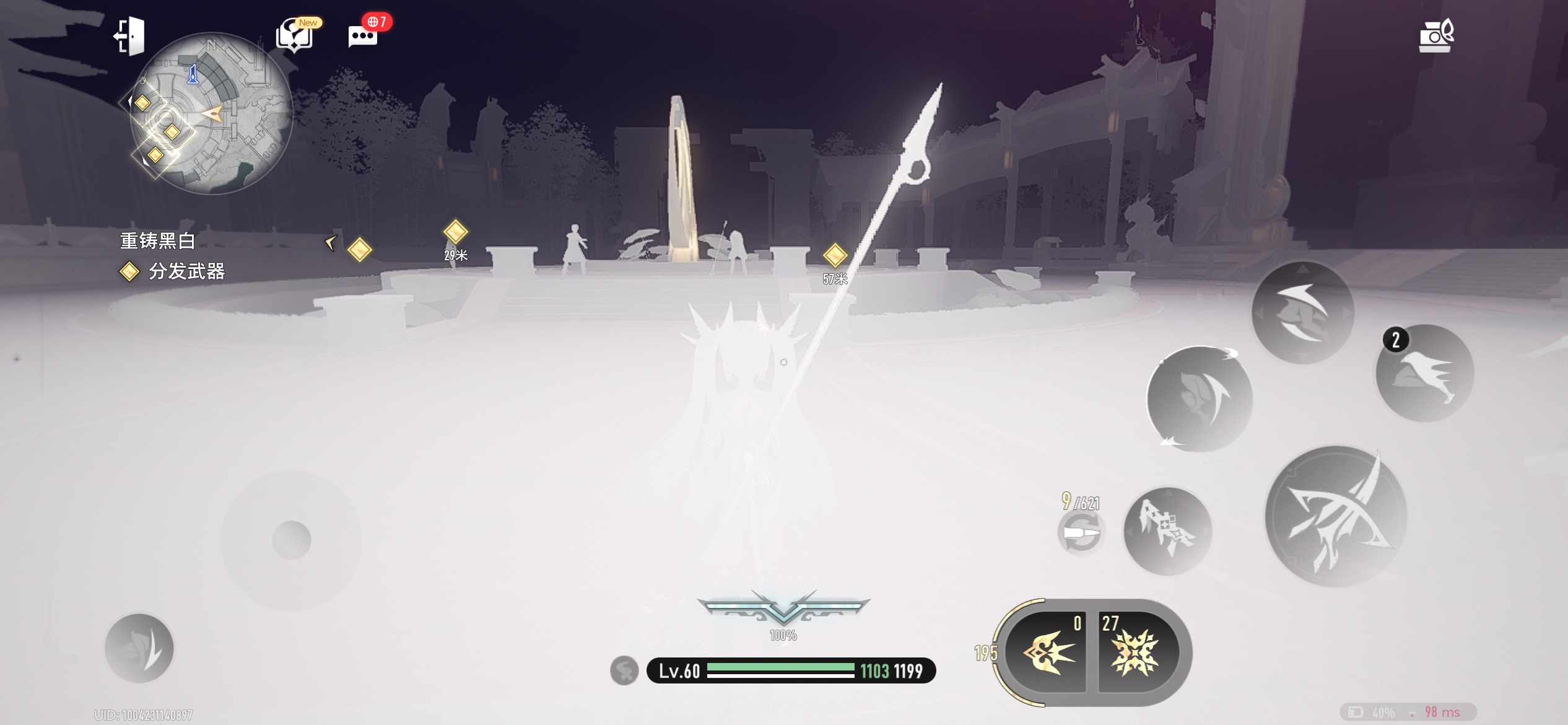This screenshot has width=1568, height=725.
Task: Switch to the golden trident weapon slot
Action: (1047, 652)
